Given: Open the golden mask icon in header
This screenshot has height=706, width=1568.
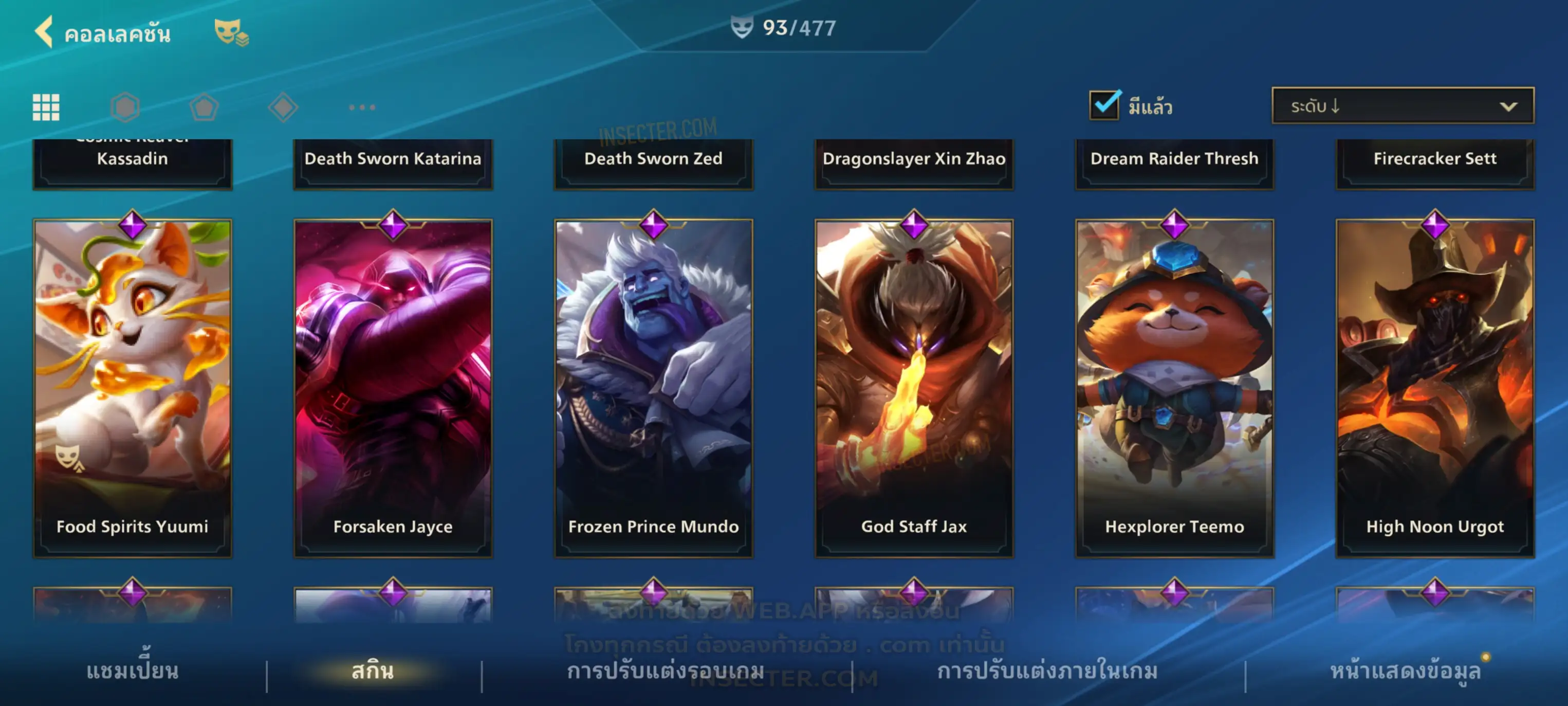Looking at the screenshot, I should coord(231,32).
